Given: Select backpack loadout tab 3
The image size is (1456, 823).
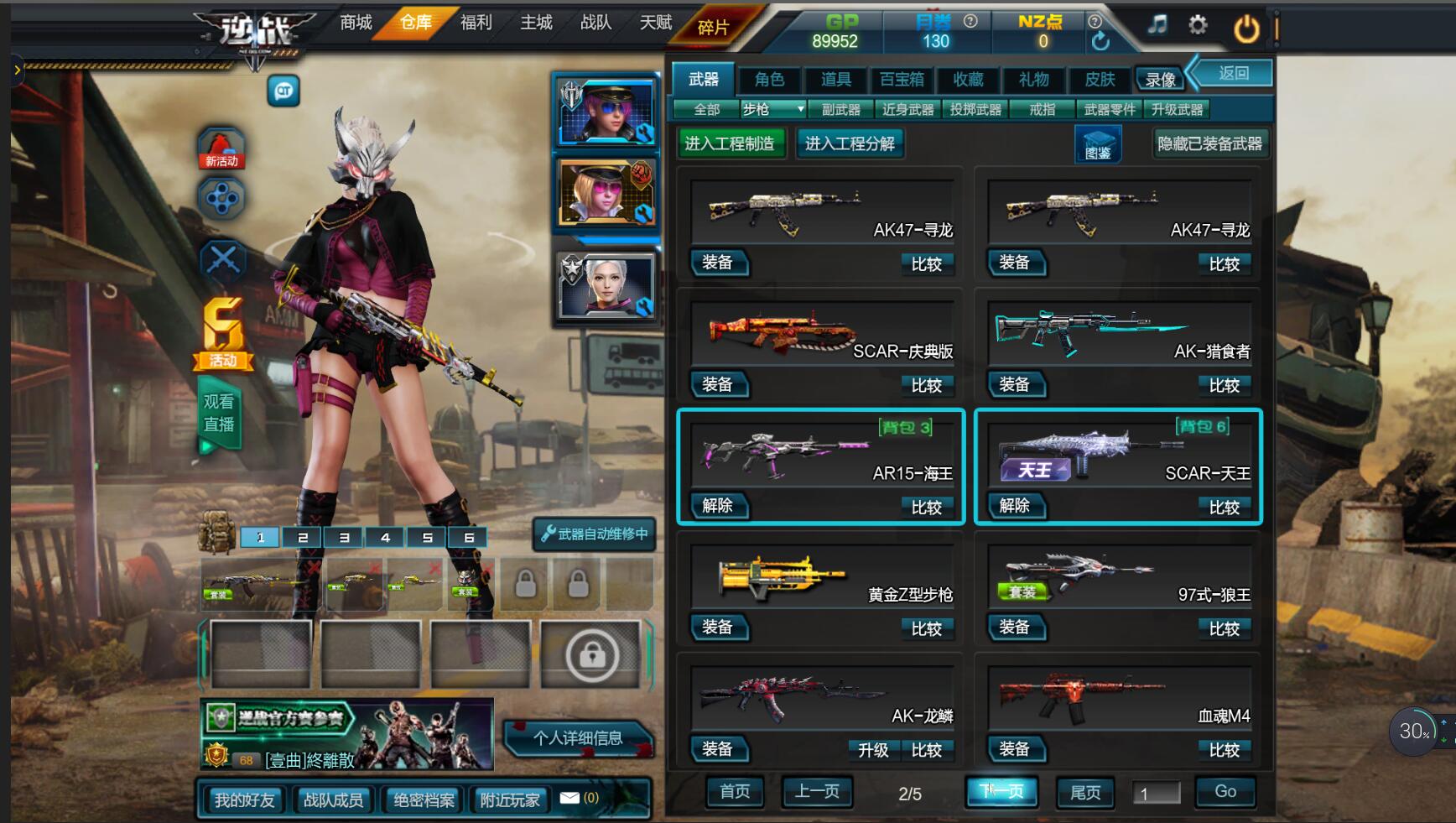Looking at the screenshot, I should [344, 538].
